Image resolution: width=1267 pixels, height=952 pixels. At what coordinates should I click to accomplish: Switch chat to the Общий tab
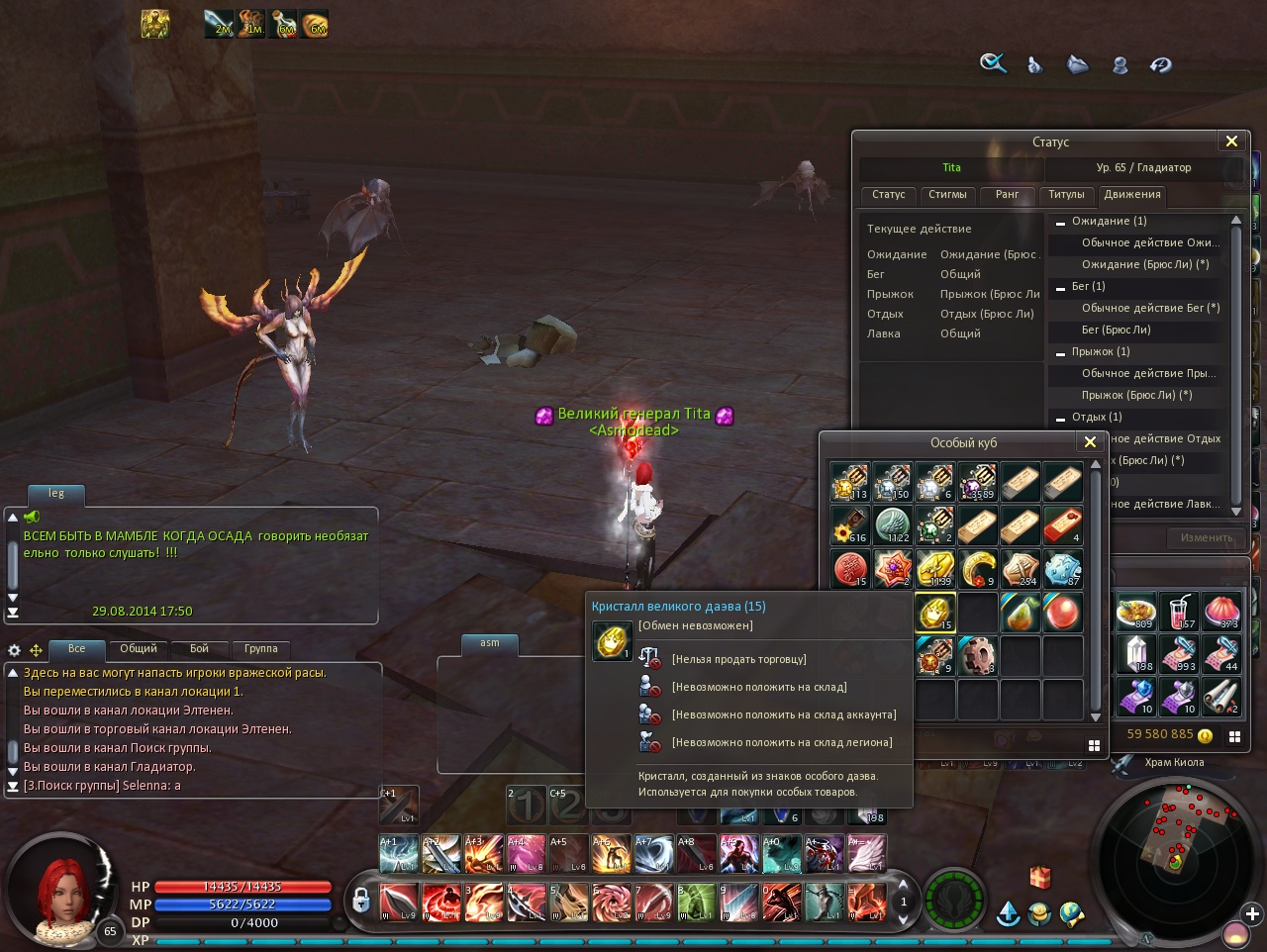139,649
